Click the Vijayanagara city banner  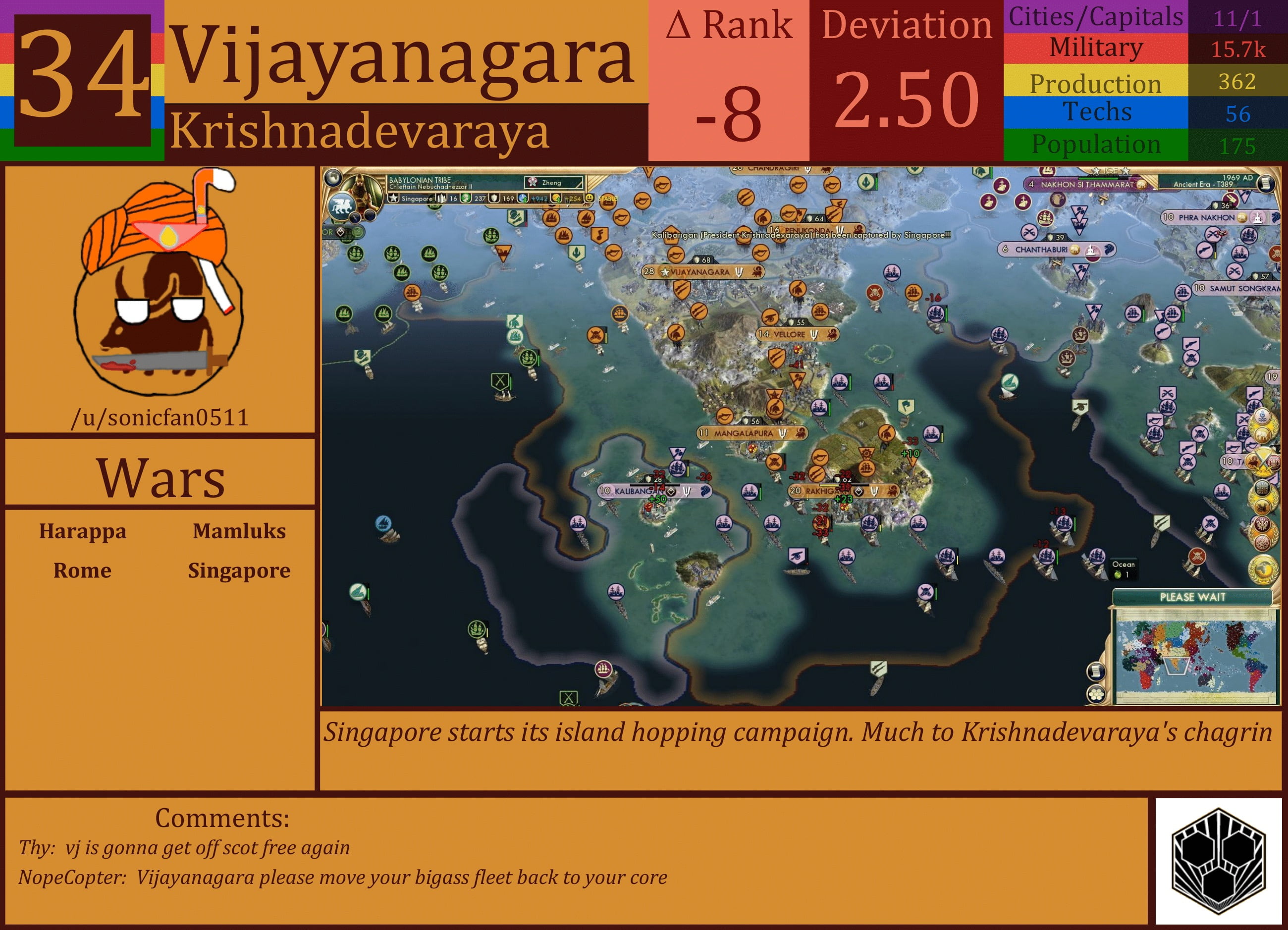pos(704,272)
